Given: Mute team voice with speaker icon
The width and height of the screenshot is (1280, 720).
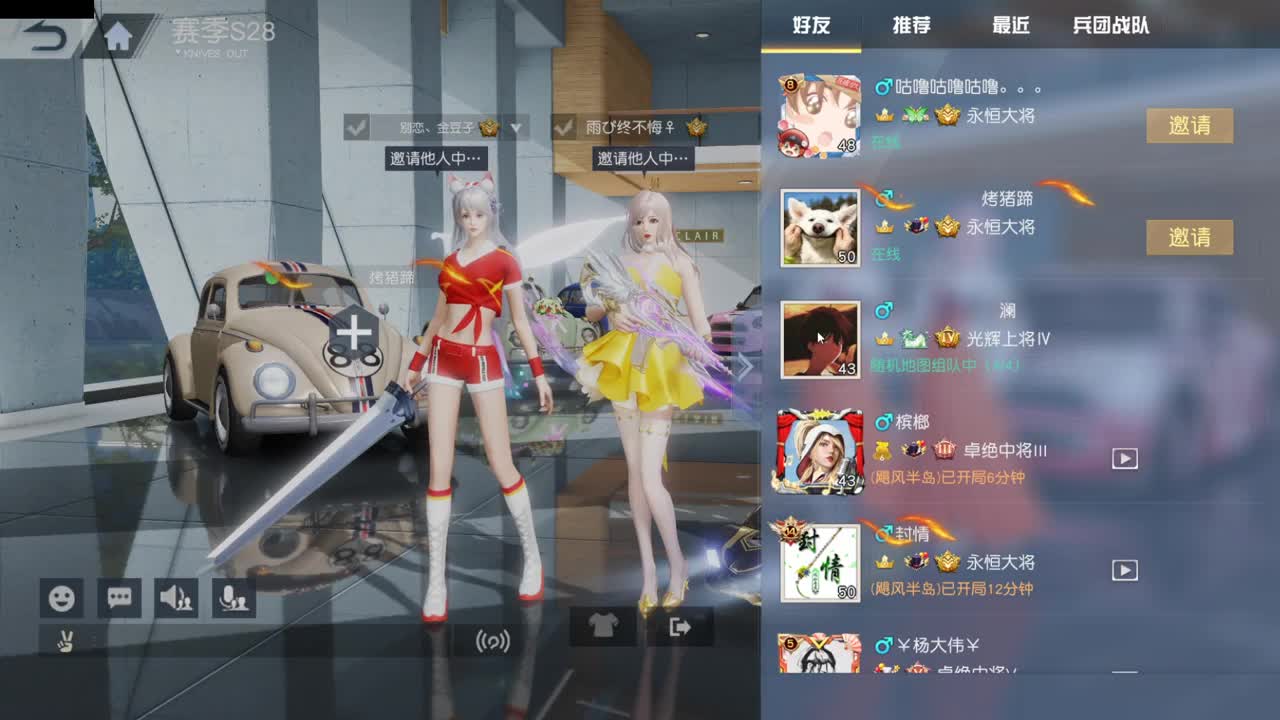Looking at the screenshot, I should click(x=177, y=598).
